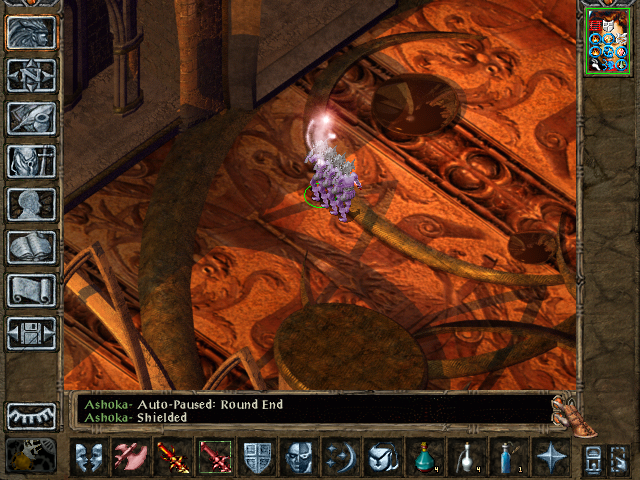
Task: Select Ashoka's character portrait
Action: click(x=608, y=40)
